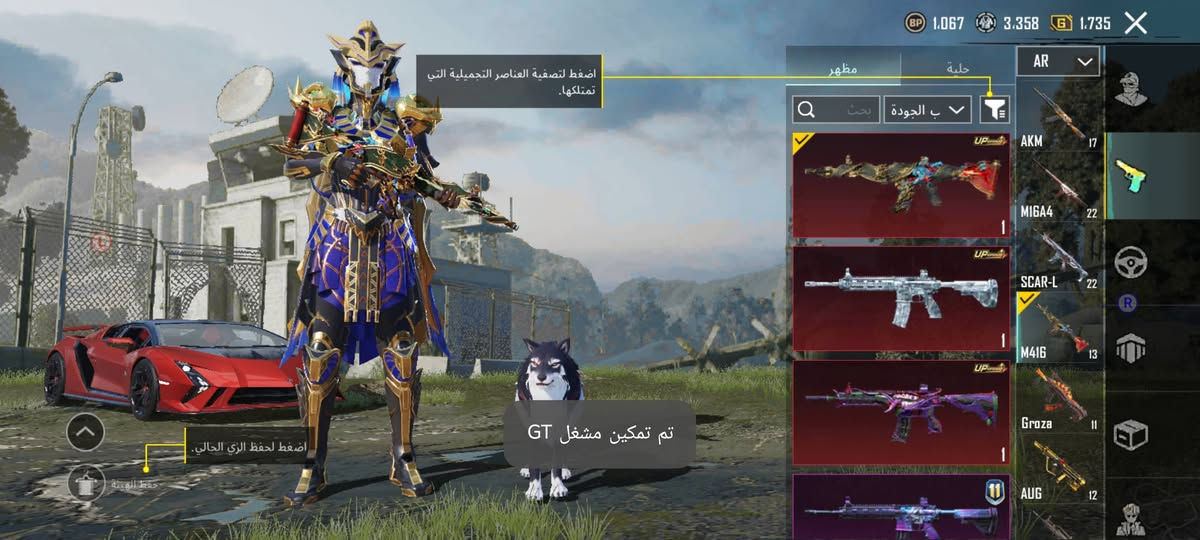
Task: Close the inventory with the X button
Action: [1135, 23]
